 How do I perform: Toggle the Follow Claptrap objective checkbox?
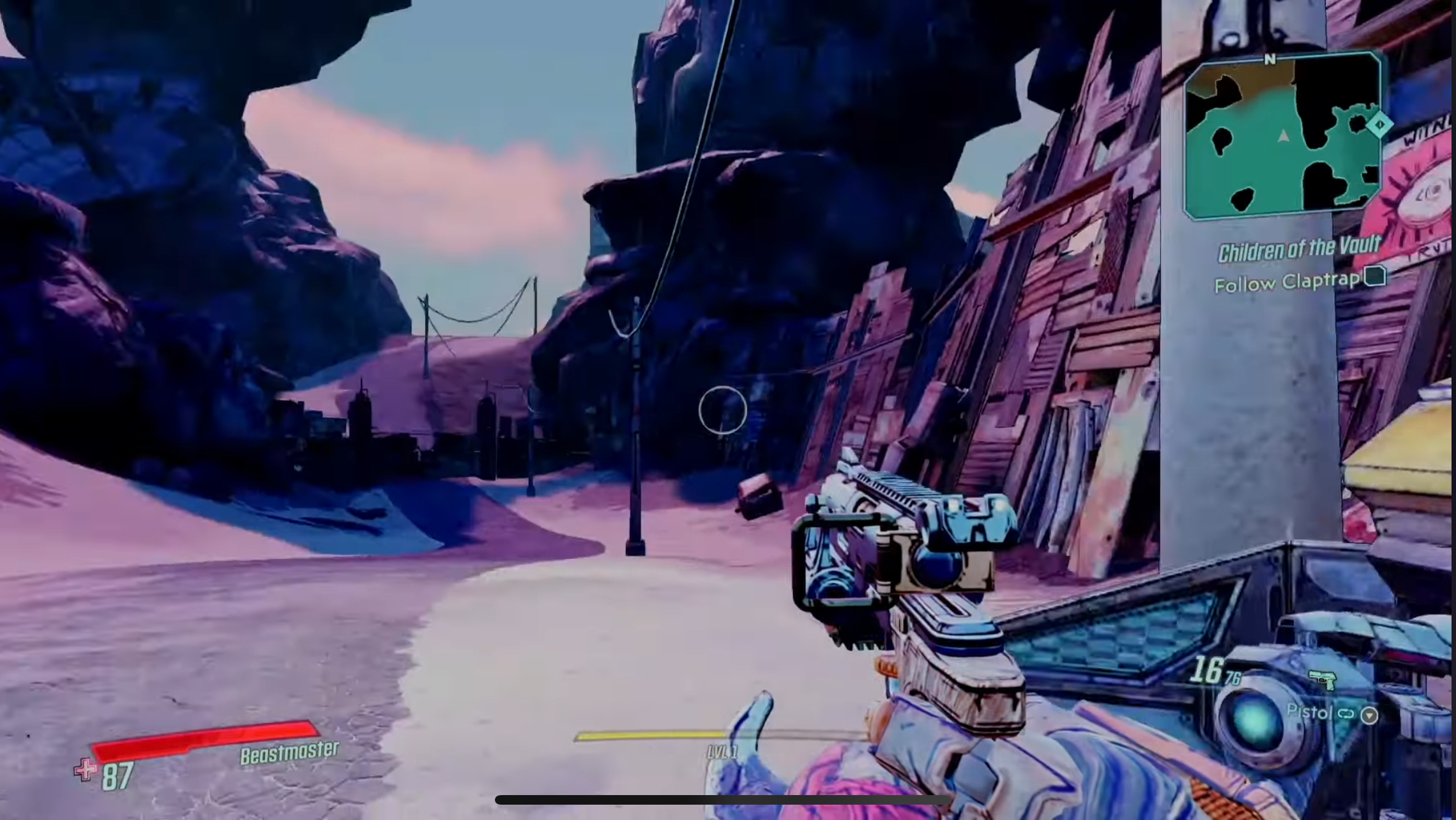coord(1374,277)
